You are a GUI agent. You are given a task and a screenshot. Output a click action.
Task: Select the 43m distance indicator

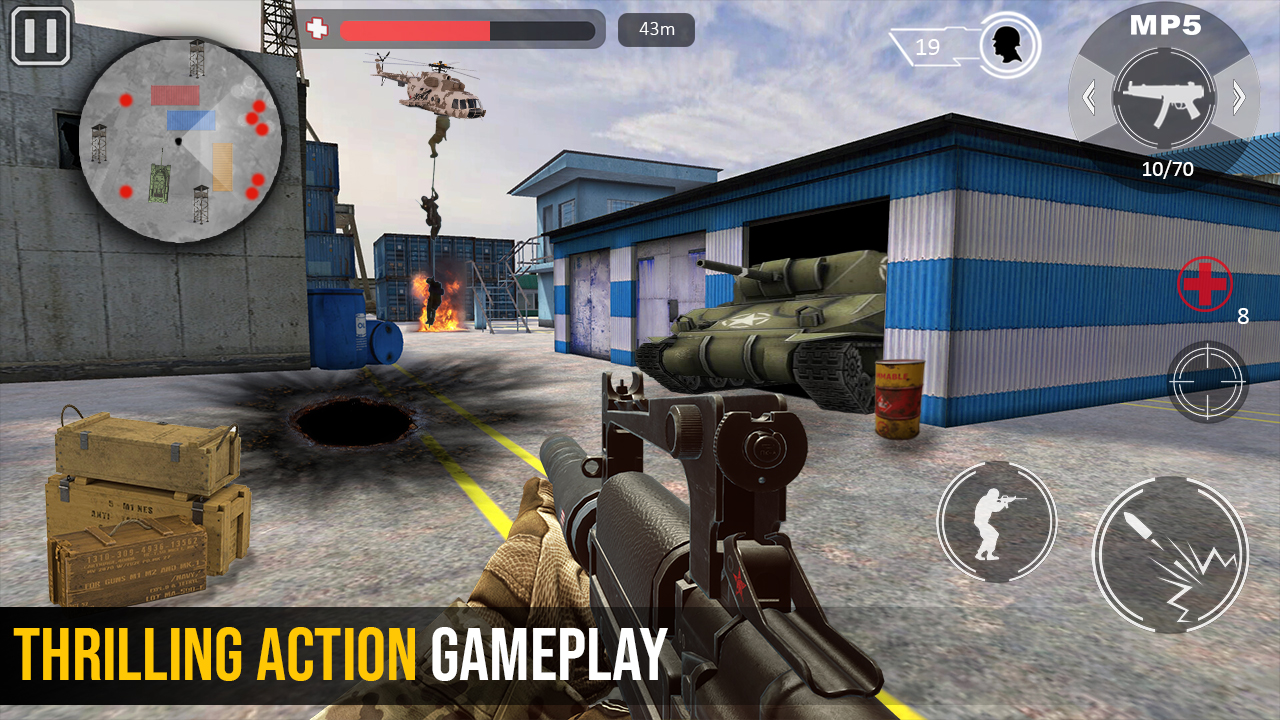coord(656,29)
